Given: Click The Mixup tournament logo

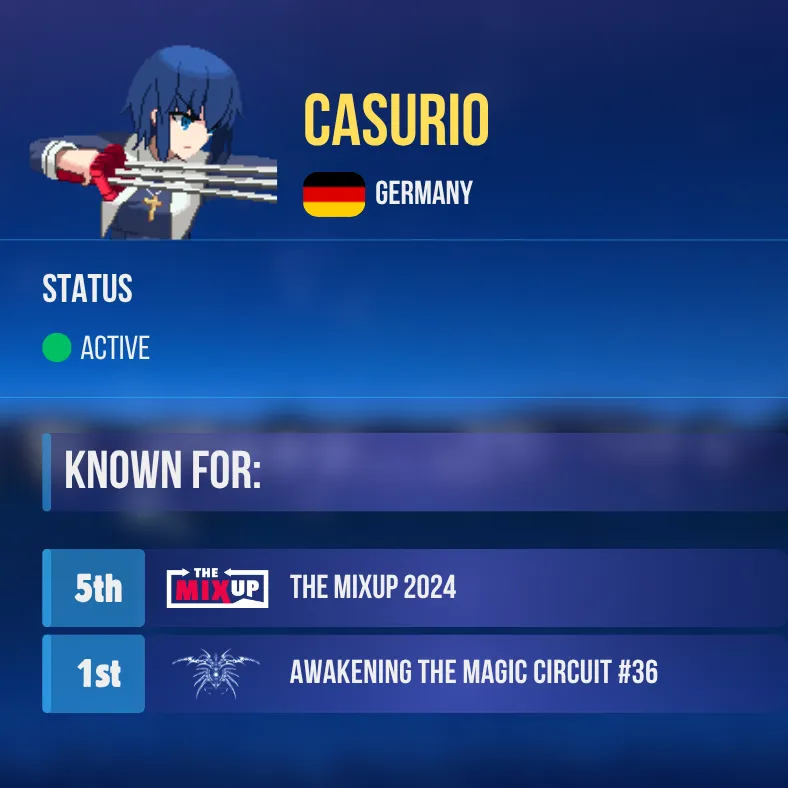Looking at the screenshot, I should (217, 588).
